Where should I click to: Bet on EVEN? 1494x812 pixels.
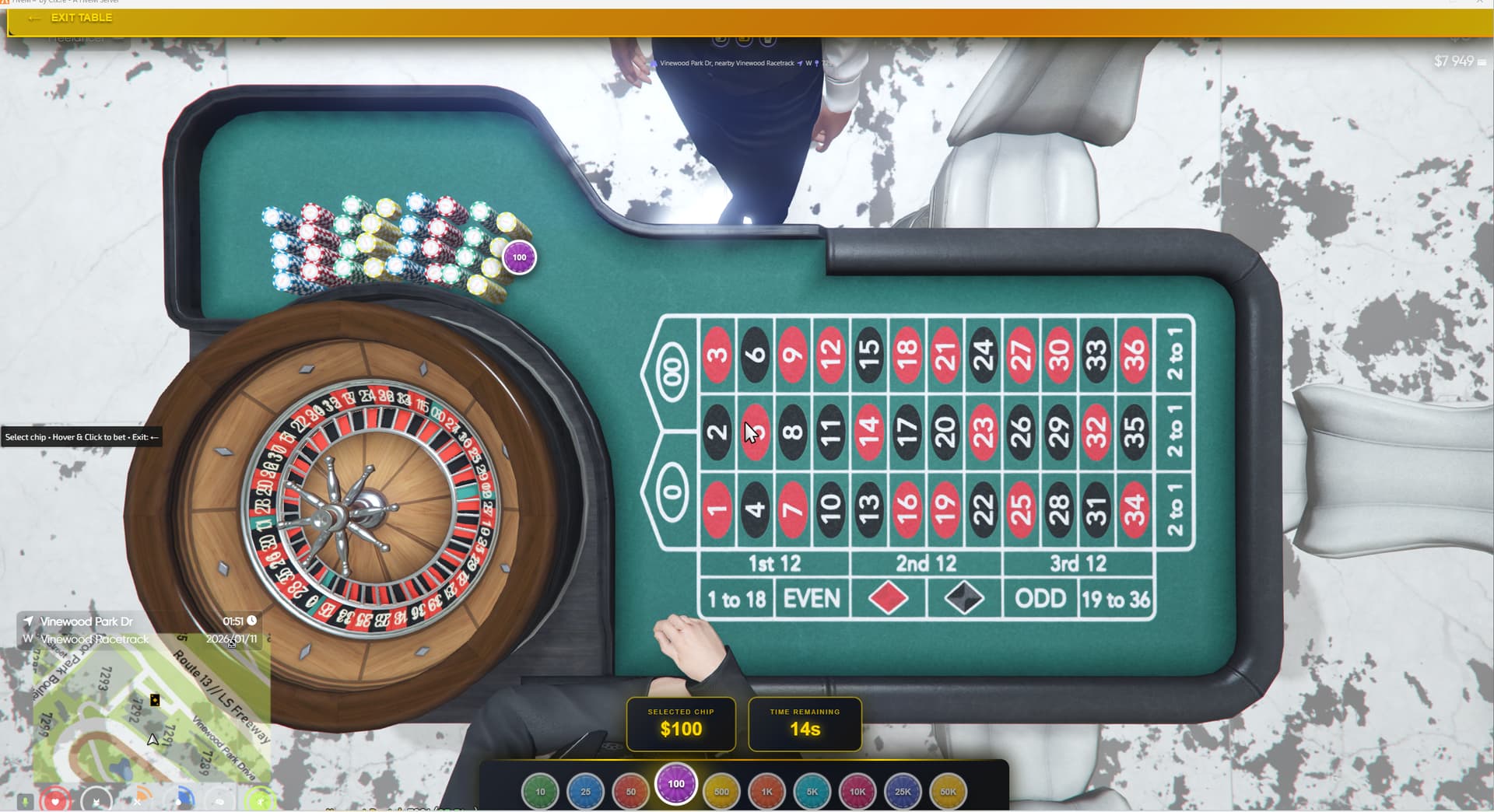click(x=810, y=598)
